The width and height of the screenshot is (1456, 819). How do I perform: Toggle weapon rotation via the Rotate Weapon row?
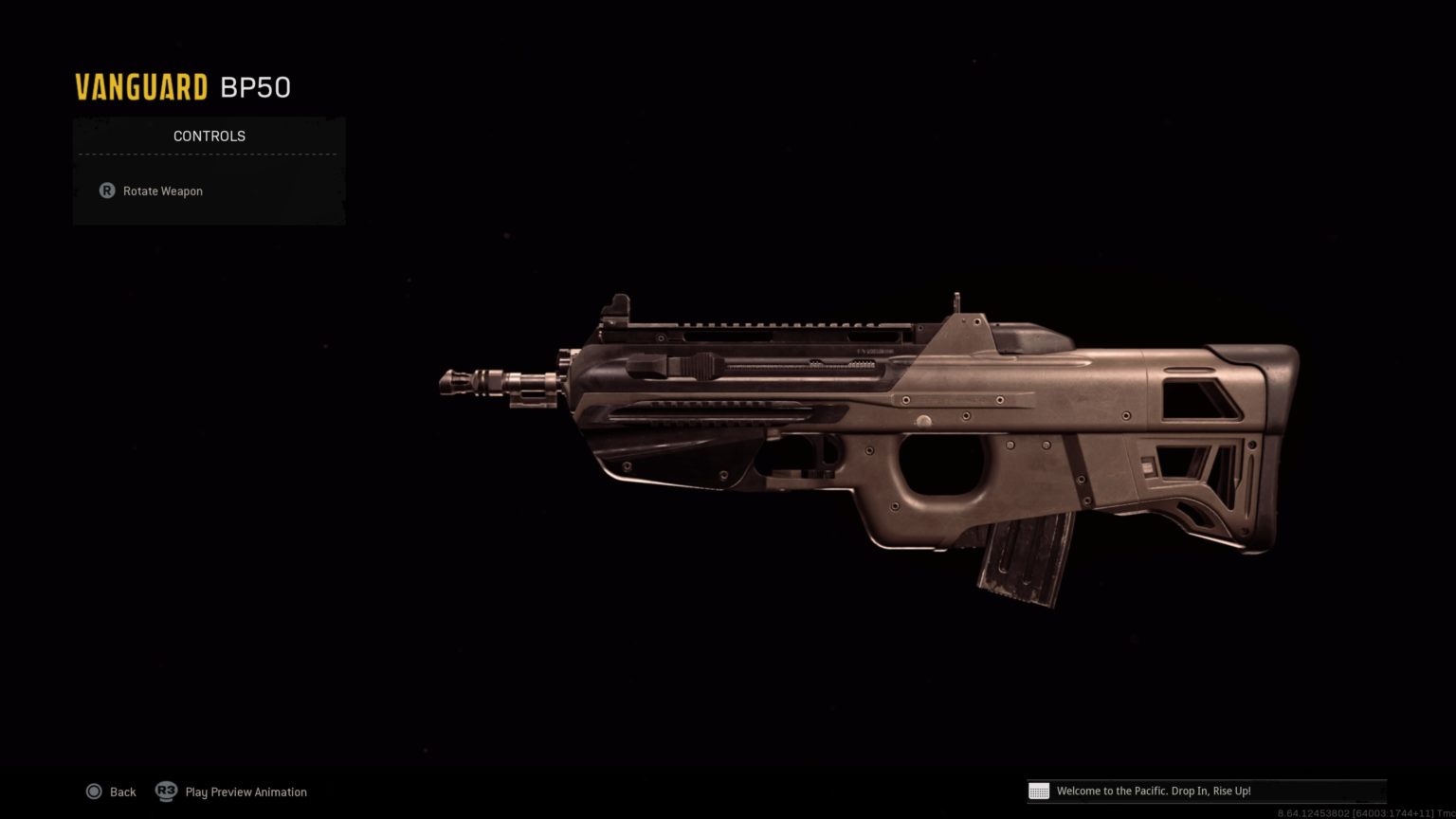162,191
